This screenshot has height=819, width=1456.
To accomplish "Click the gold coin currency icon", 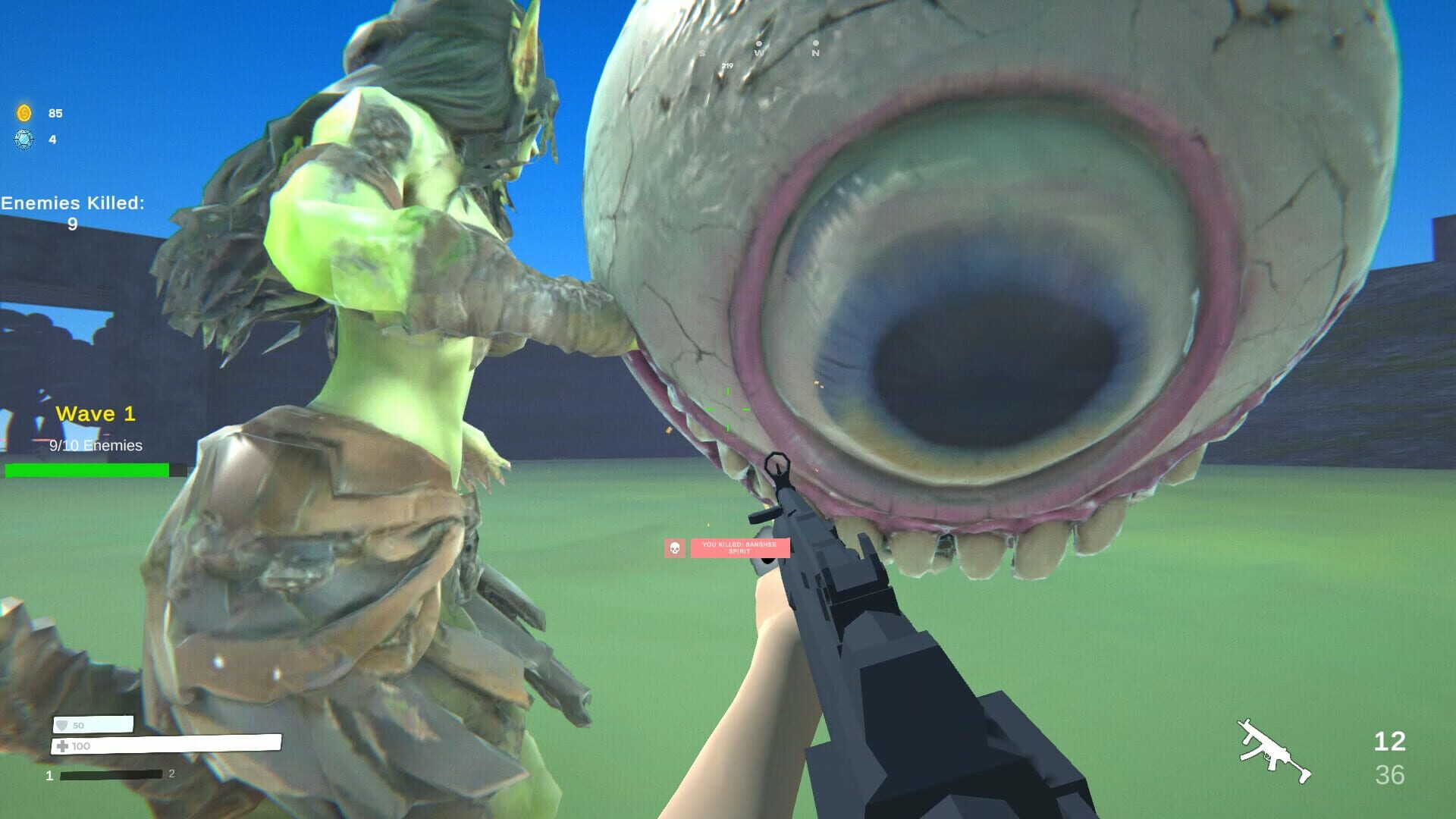I will pyautogui.click(x=24, y=113).
